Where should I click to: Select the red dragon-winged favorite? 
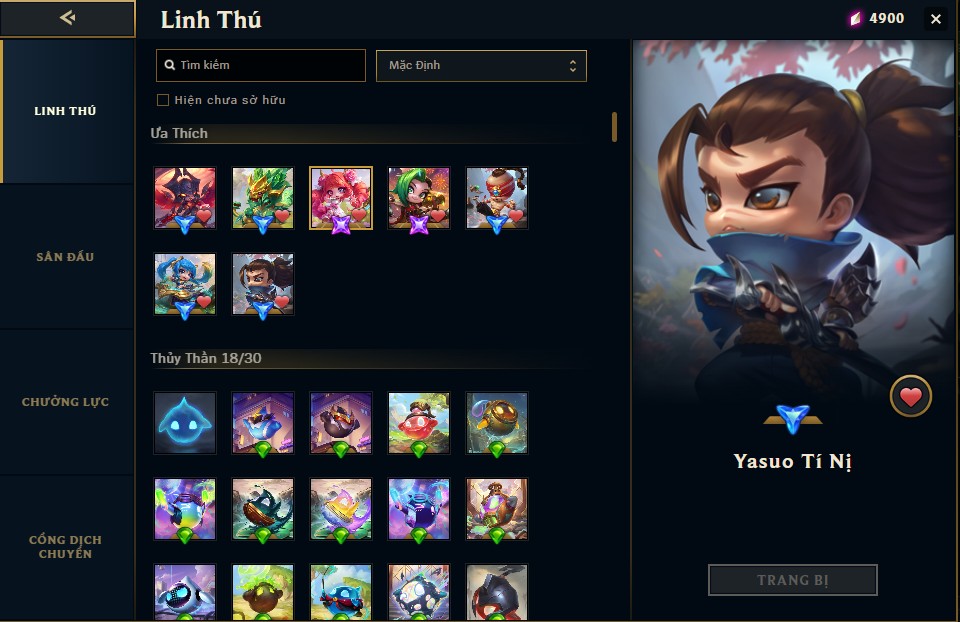click(185, 198)
